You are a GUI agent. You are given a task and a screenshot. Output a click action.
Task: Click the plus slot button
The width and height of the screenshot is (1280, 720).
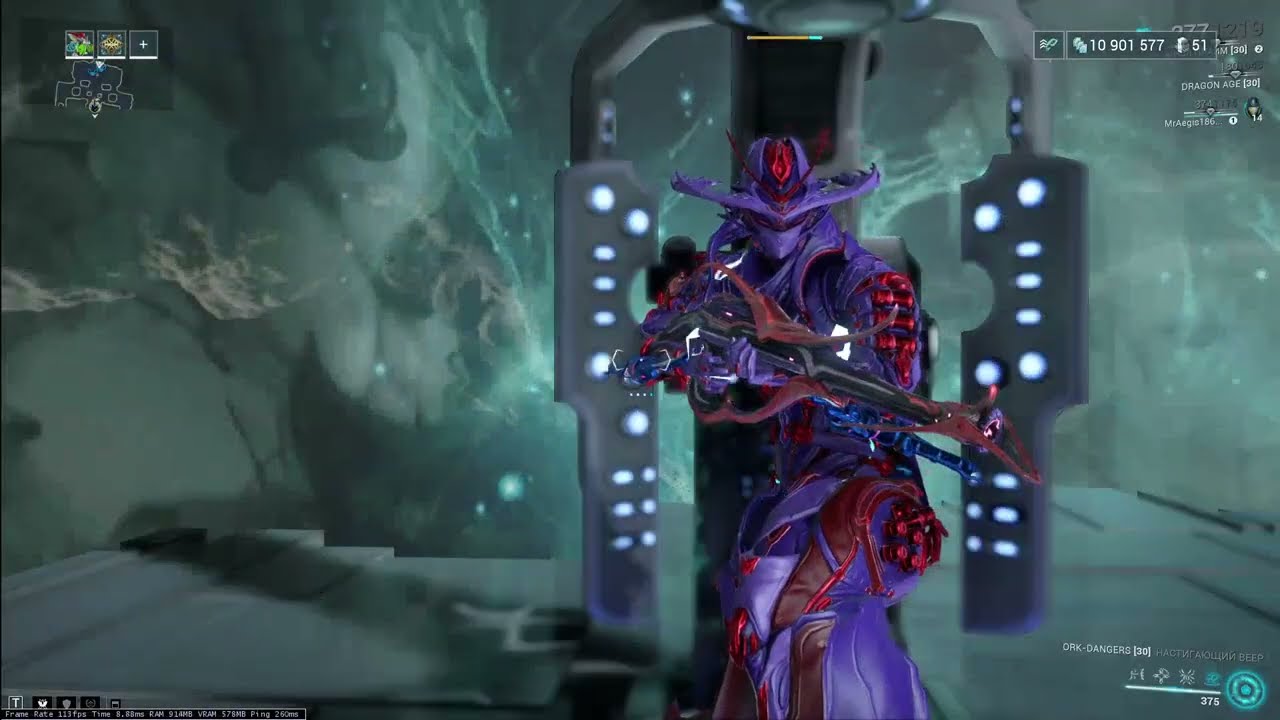point(143,45)
